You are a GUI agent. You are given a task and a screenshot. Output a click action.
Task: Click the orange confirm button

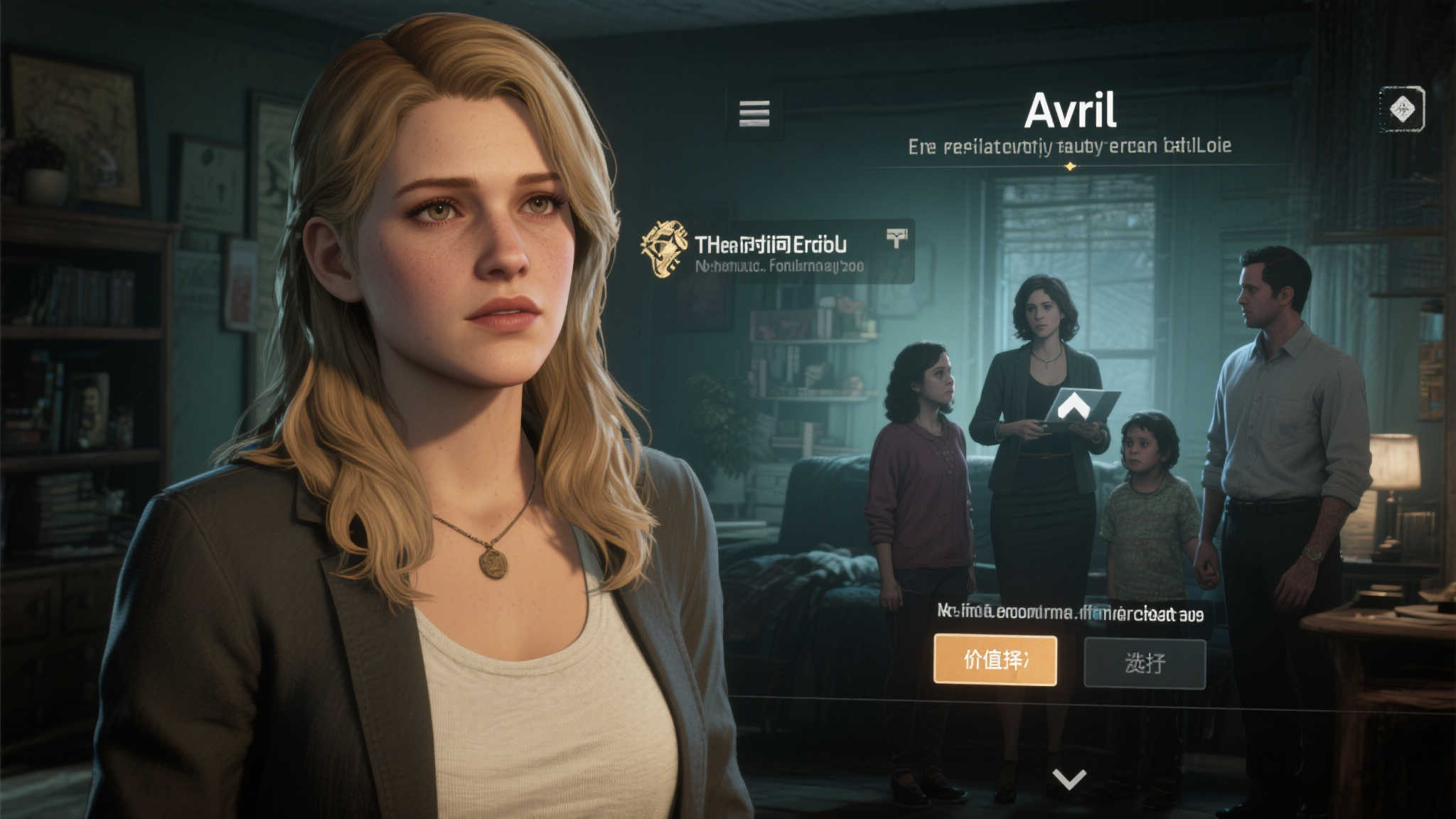995,660
